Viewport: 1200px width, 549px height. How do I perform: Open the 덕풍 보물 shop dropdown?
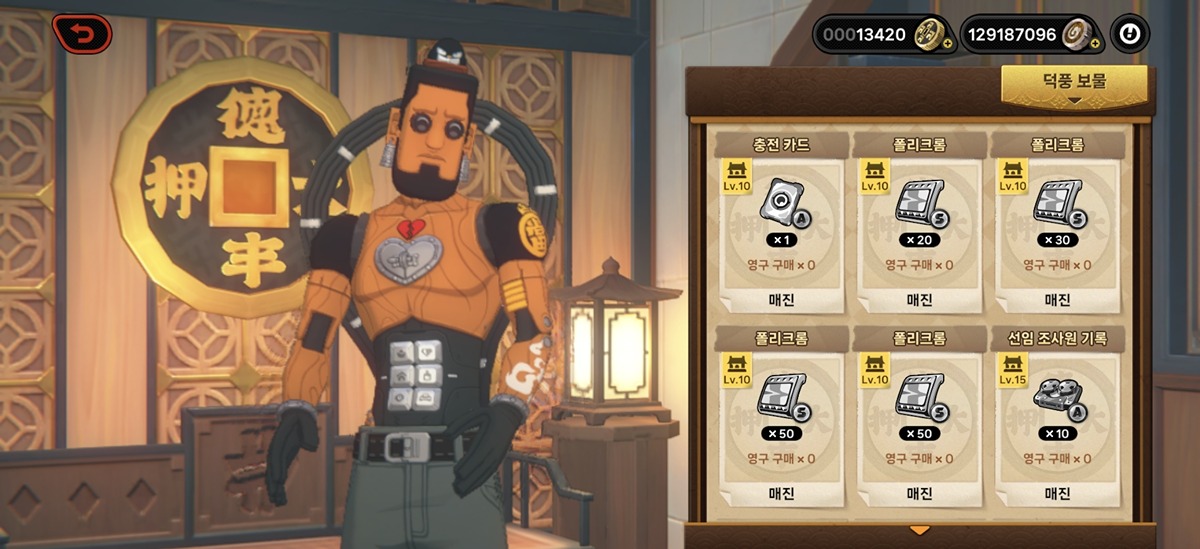click(x=1075, y=85)
